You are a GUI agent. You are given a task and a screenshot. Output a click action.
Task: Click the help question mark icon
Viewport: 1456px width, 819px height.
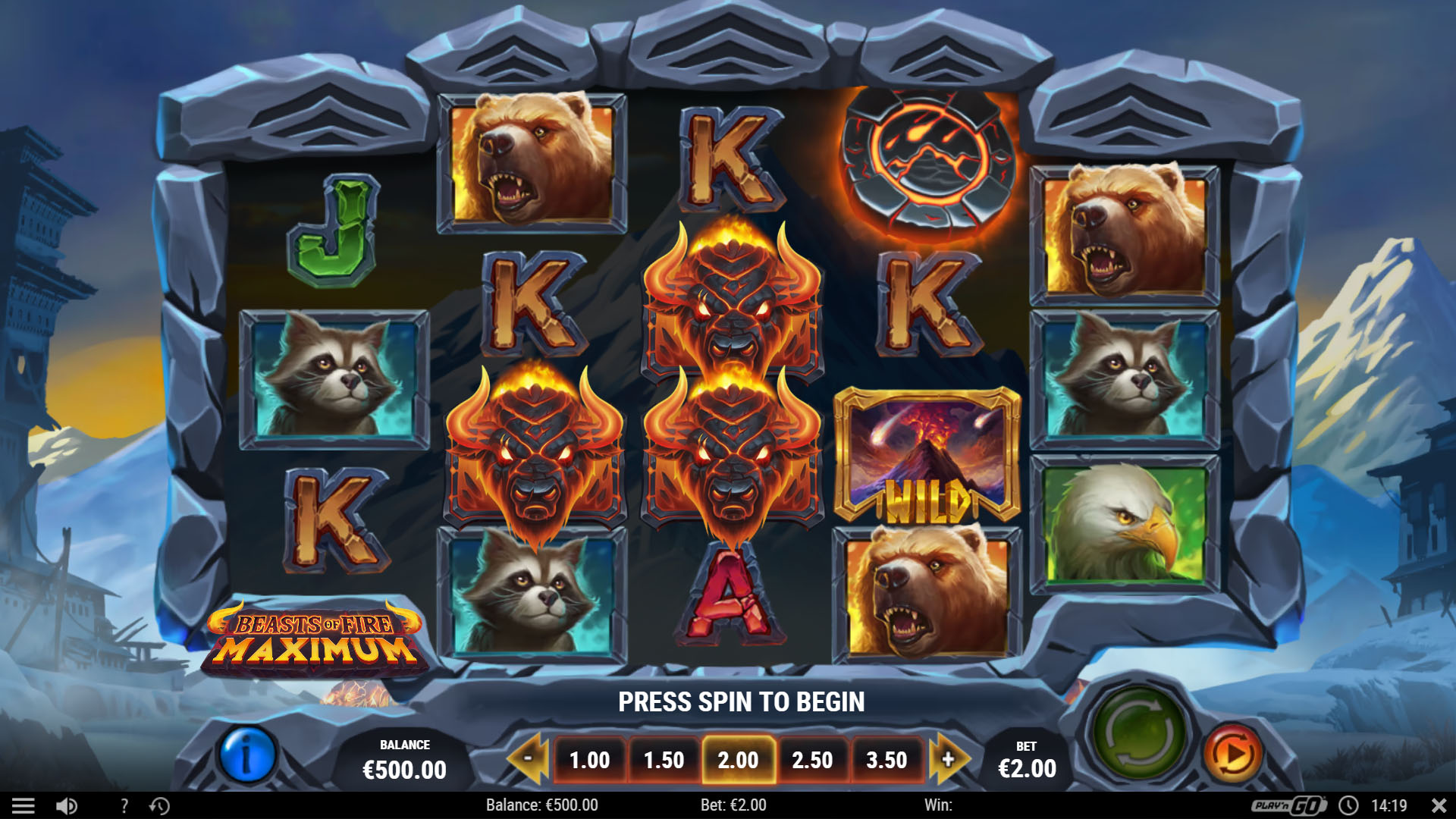point(124,805)
